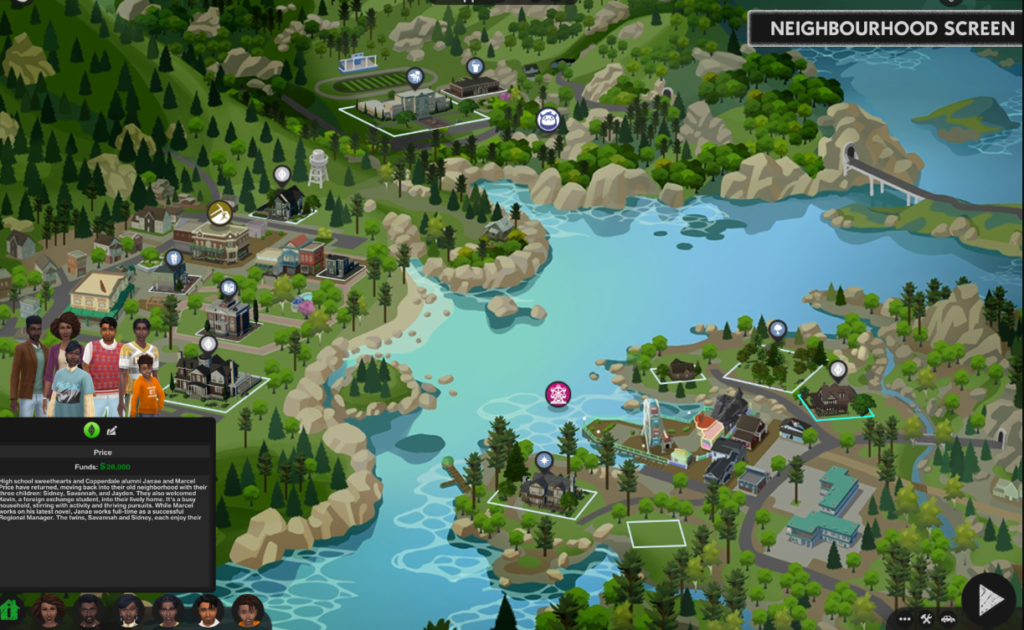Image resolution: width=1024 pixels, height=630 pixels.
Task: Click the large Play button
Action: coord(989,600)
